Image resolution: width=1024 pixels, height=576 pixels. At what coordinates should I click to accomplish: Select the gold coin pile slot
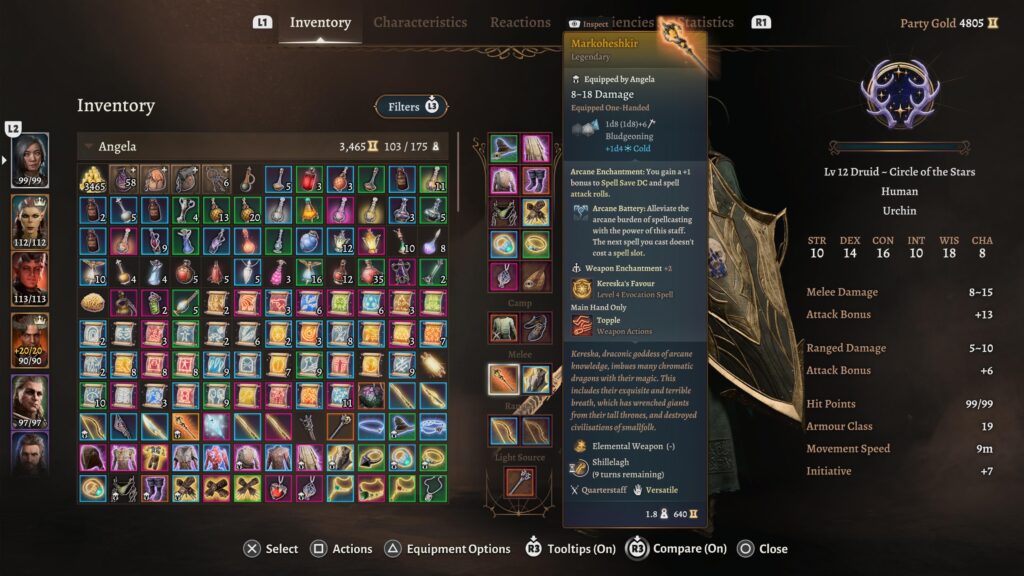(x=93, y=180)
